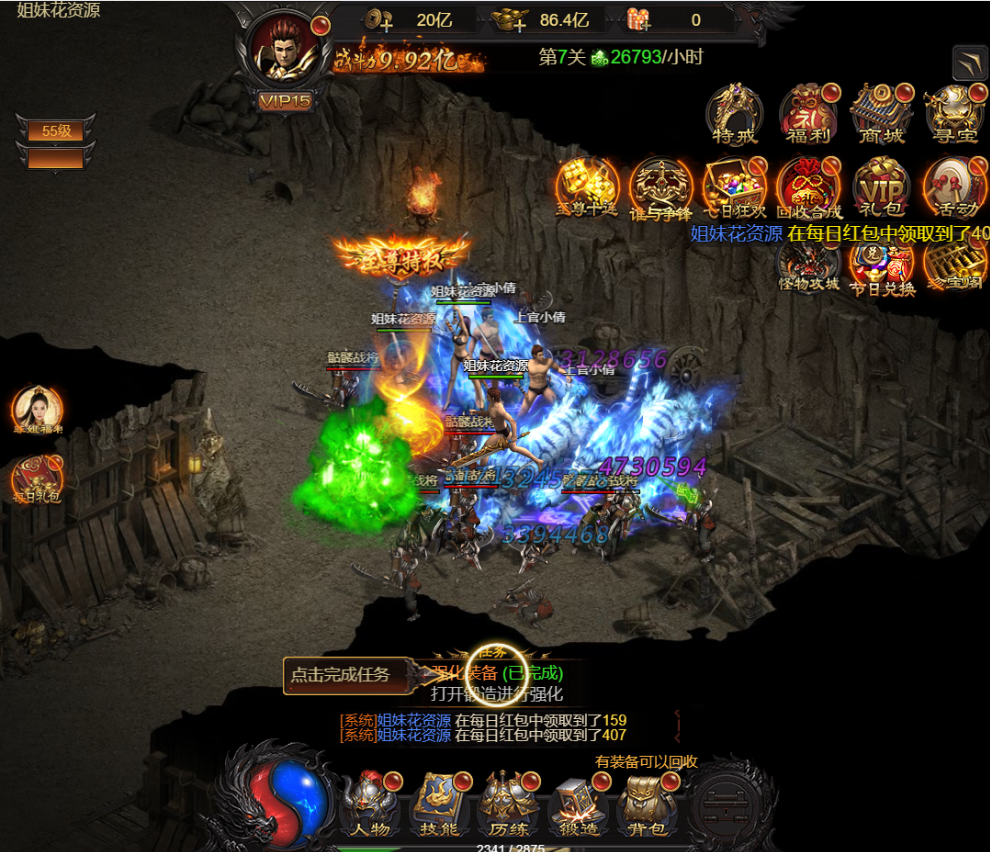Open the 每日礼包 daily gift pack

tap(37, 479)
